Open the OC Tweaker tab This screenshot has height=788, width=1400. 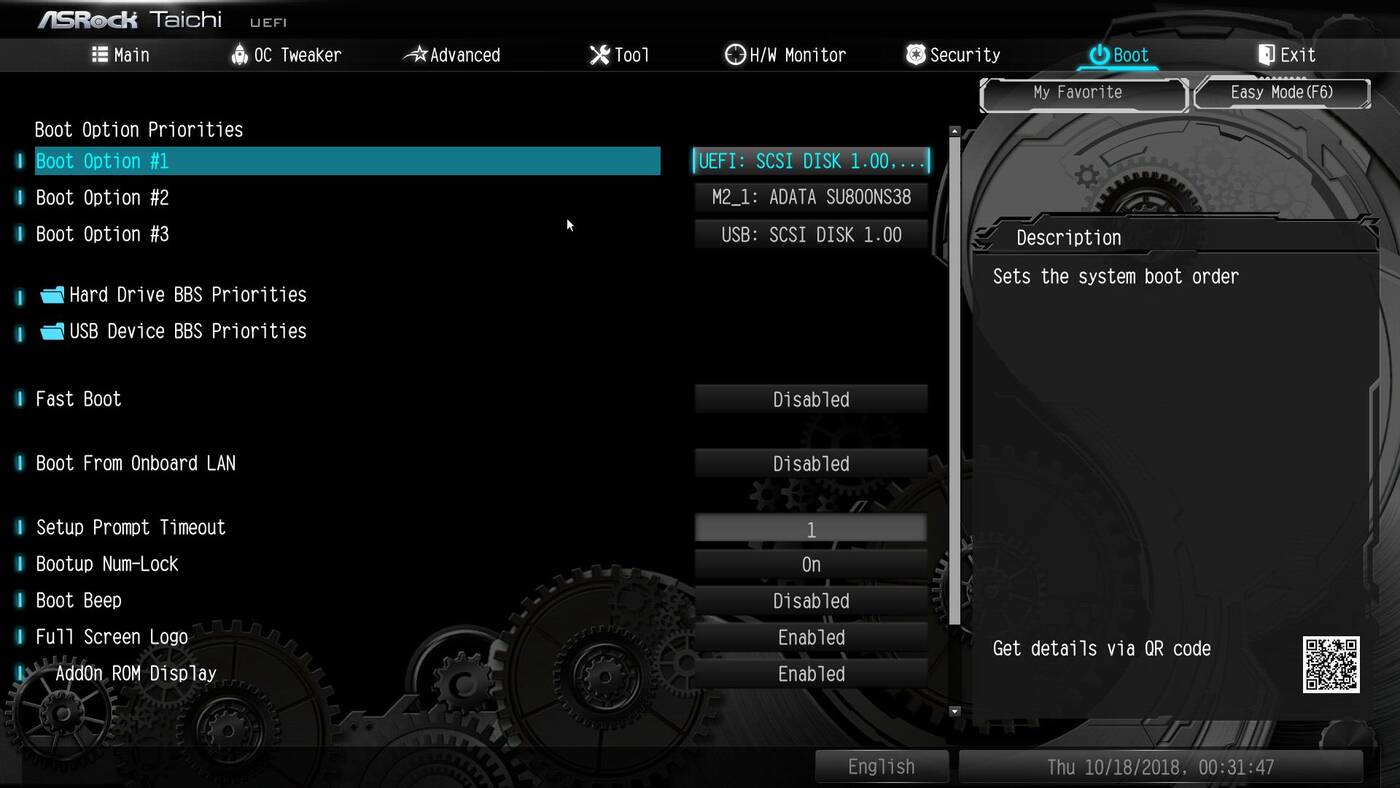(x=285, y=55)
